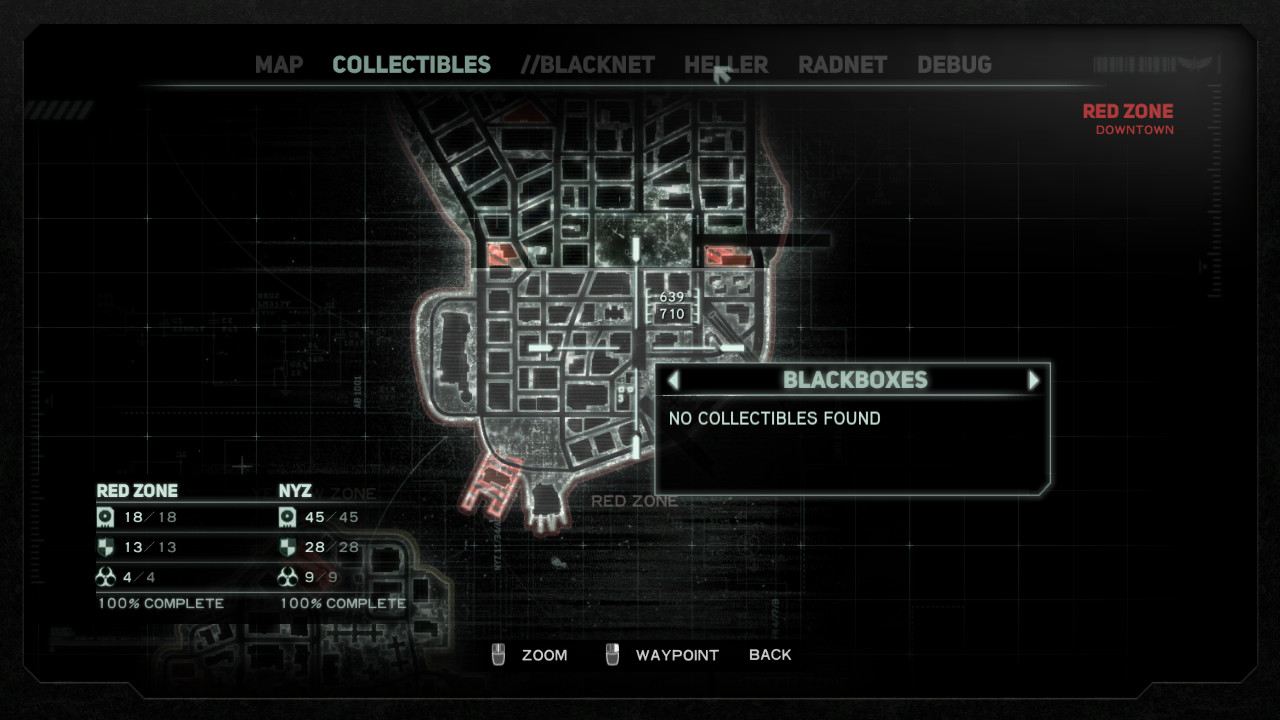Click BACK to leave the map screen
Image resolution: width=1280 pixels, height=720 pixels.
click(770, 655)
